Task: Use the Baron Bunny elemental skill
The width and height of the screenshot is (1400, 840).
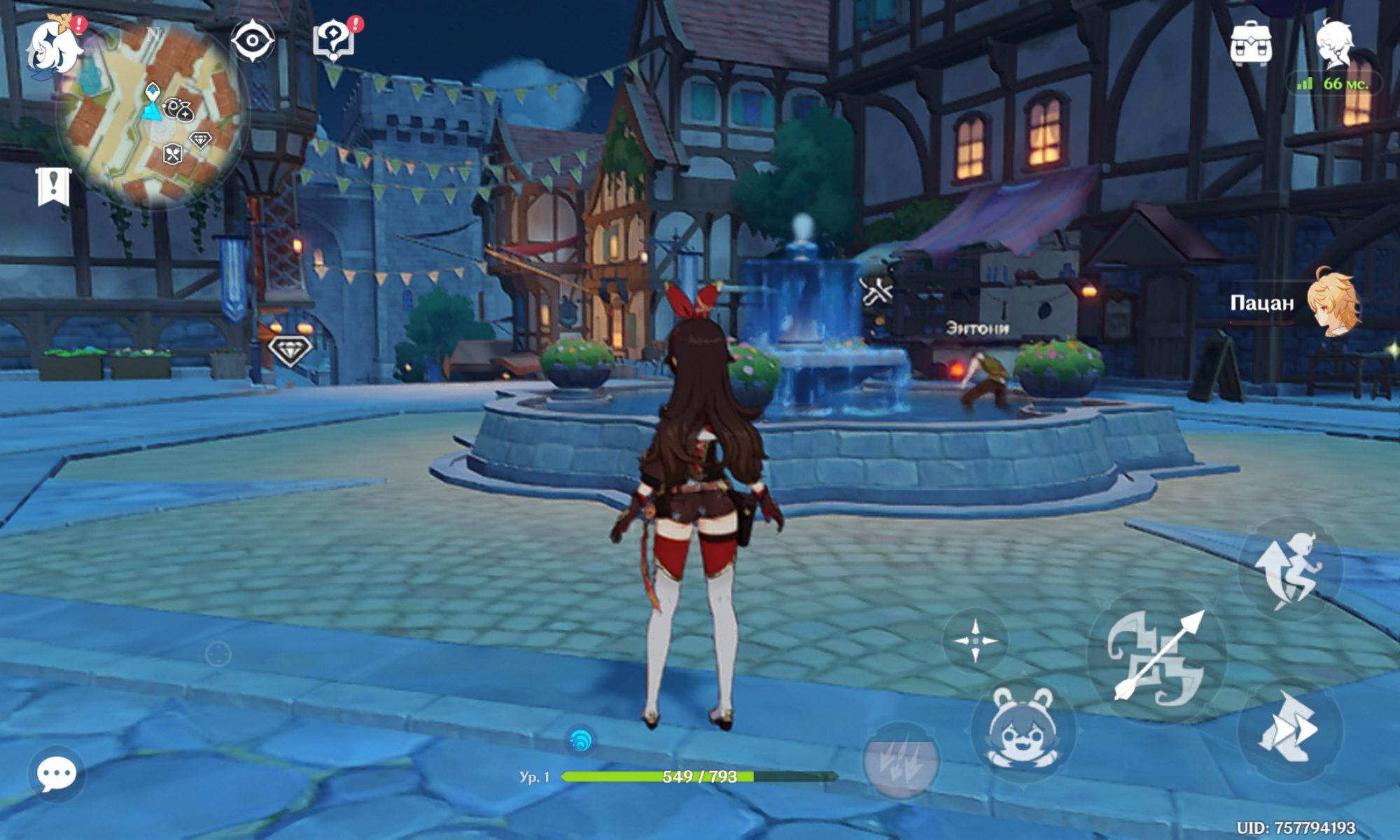Action: 1023,729
